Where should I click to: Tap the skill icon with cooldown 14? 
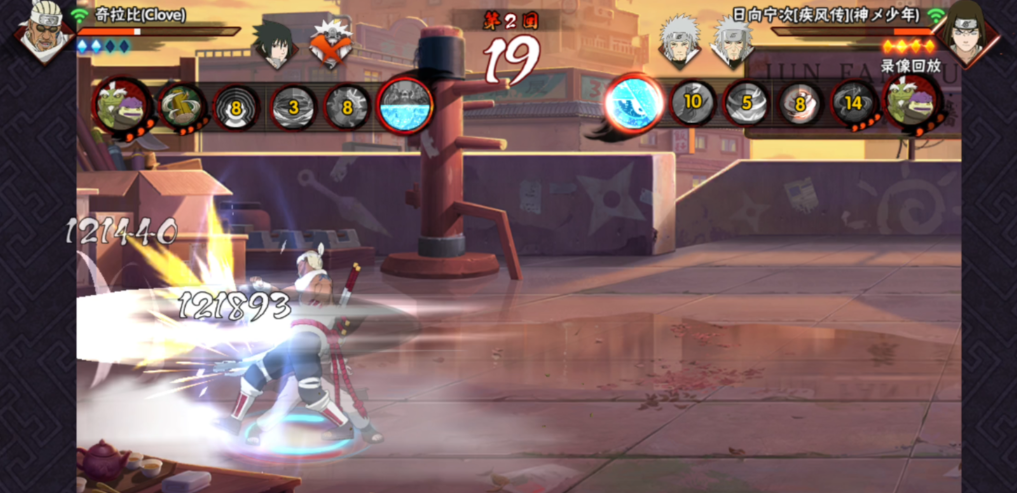point(854,103)
